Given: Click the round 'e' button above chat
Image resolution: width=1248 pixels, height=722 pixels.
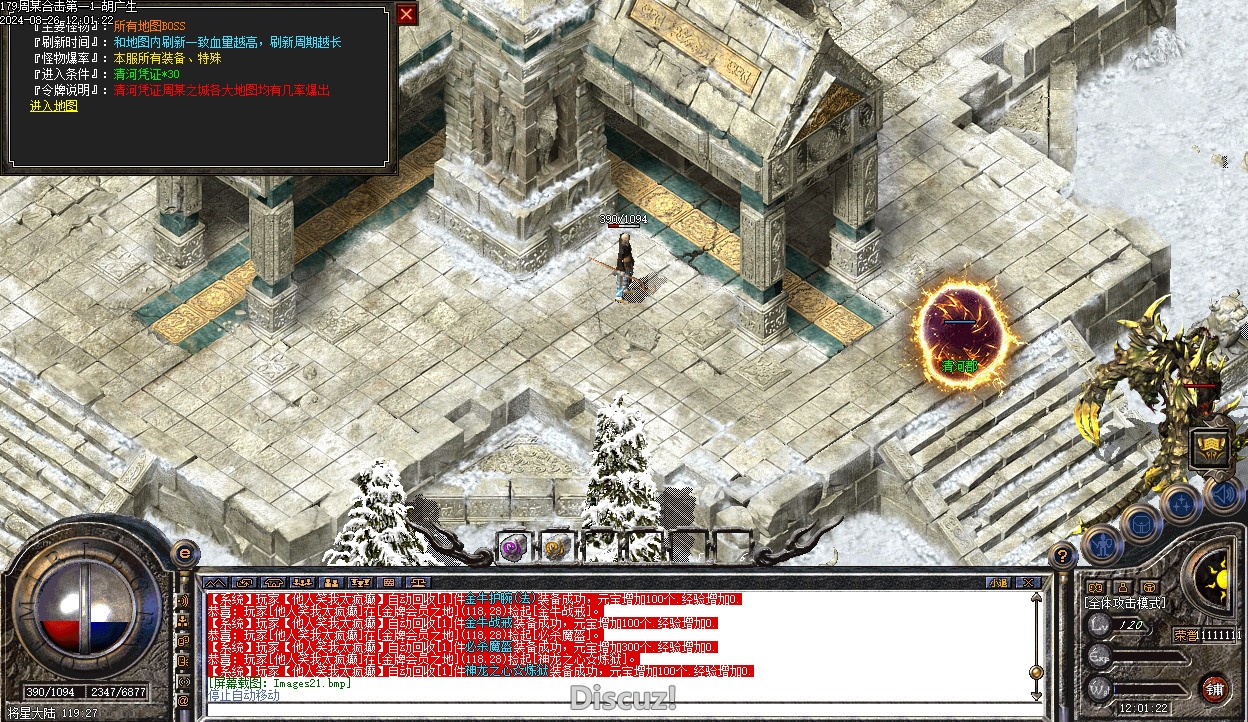Looking at the screenshot, I should click(x=183, y=554).
